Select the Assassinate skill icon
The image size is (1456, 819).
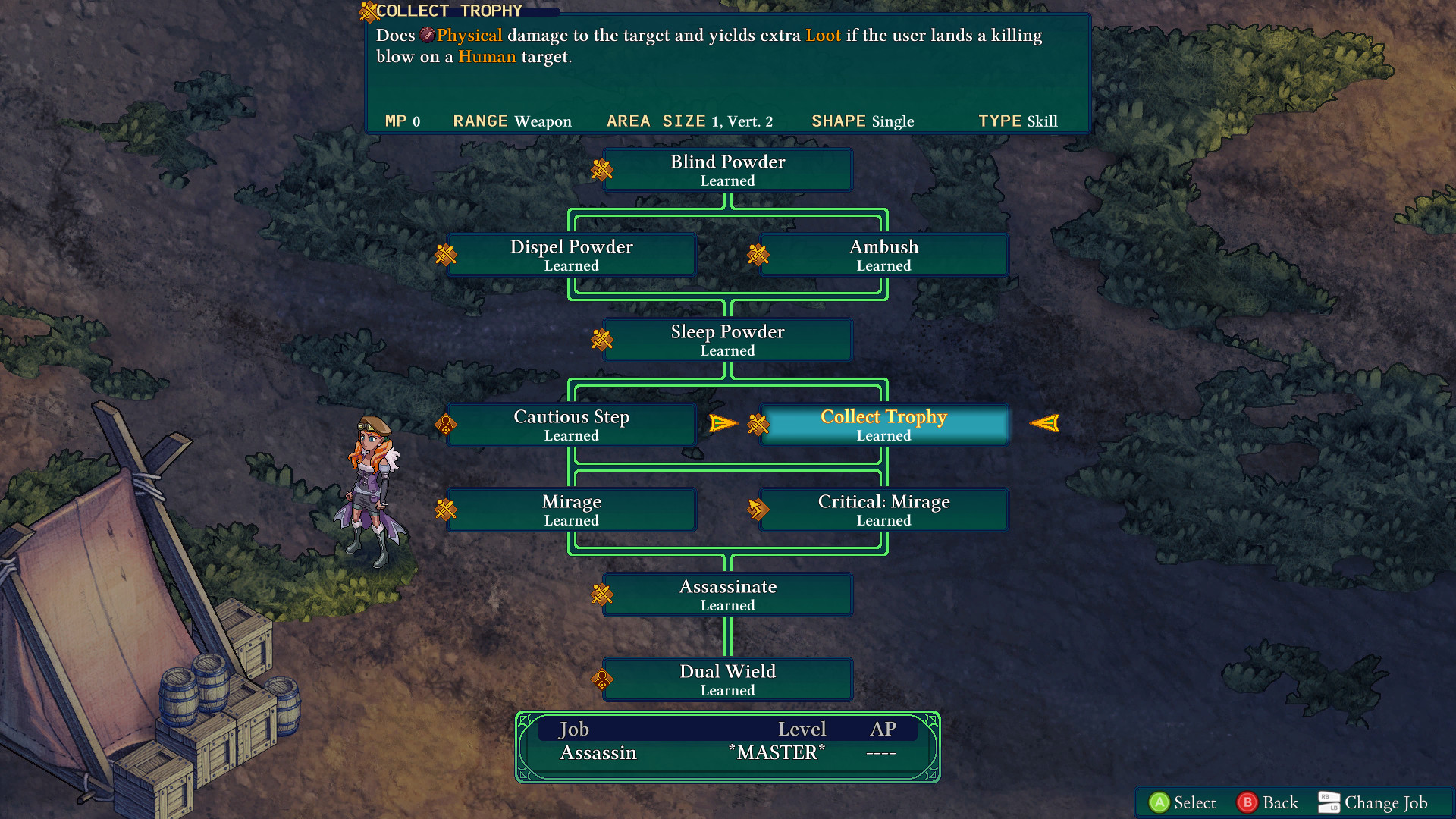point(601,595)
